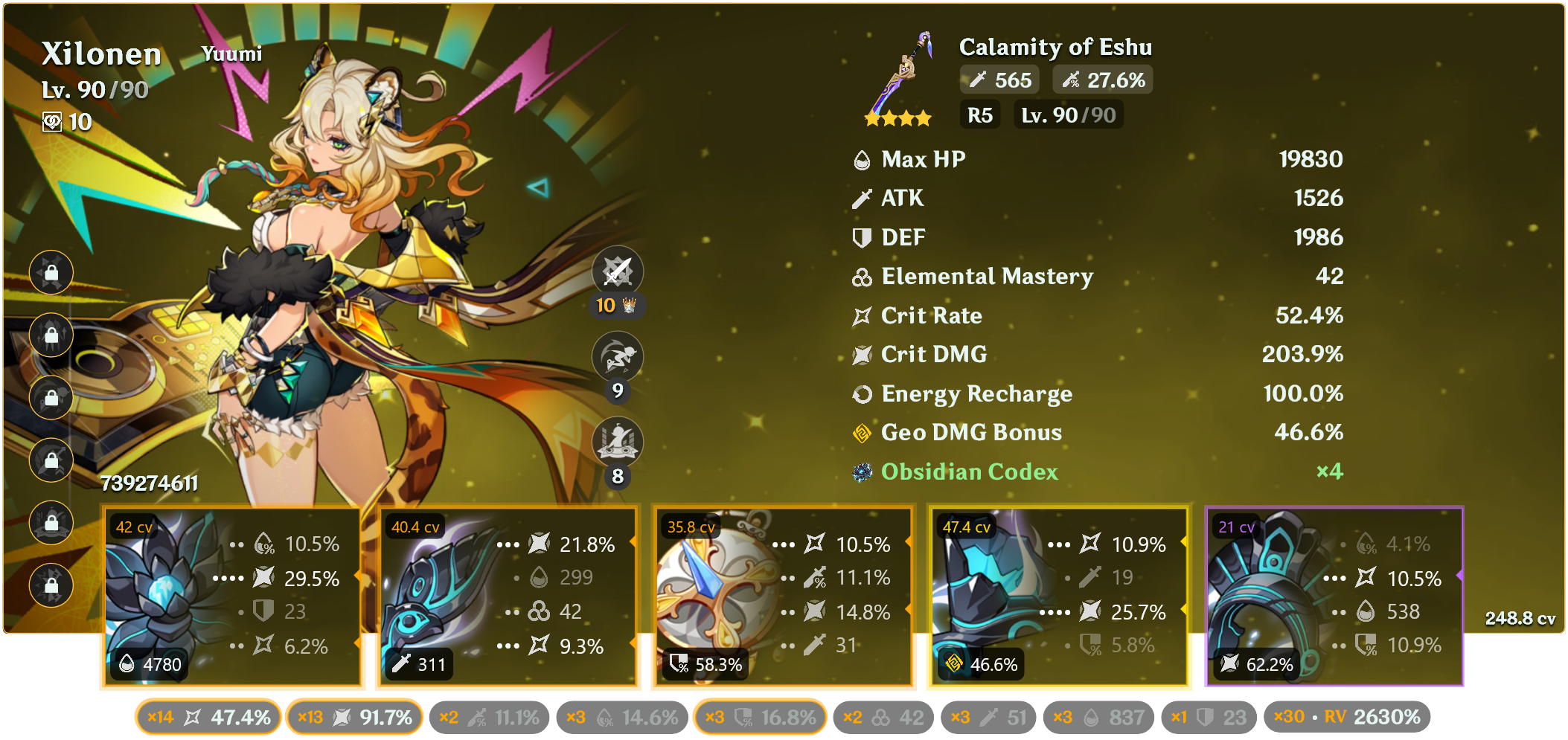Unlock the bottom padlock on the left side
The width and height of the screenshot is (1568, 740).
coord(51,586)
